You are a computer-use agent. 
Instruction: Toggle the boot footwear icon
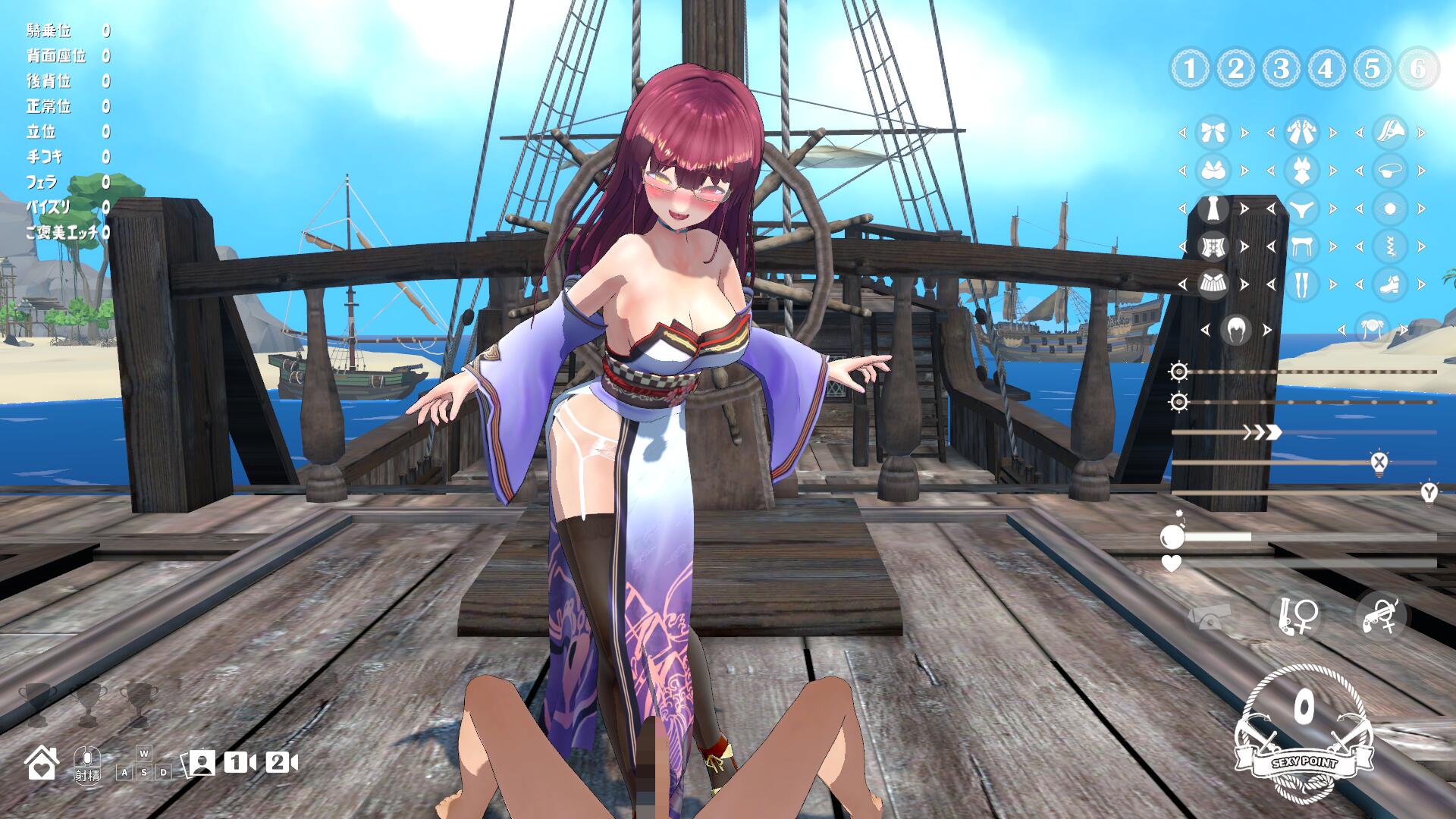[x=1390, y=284]
